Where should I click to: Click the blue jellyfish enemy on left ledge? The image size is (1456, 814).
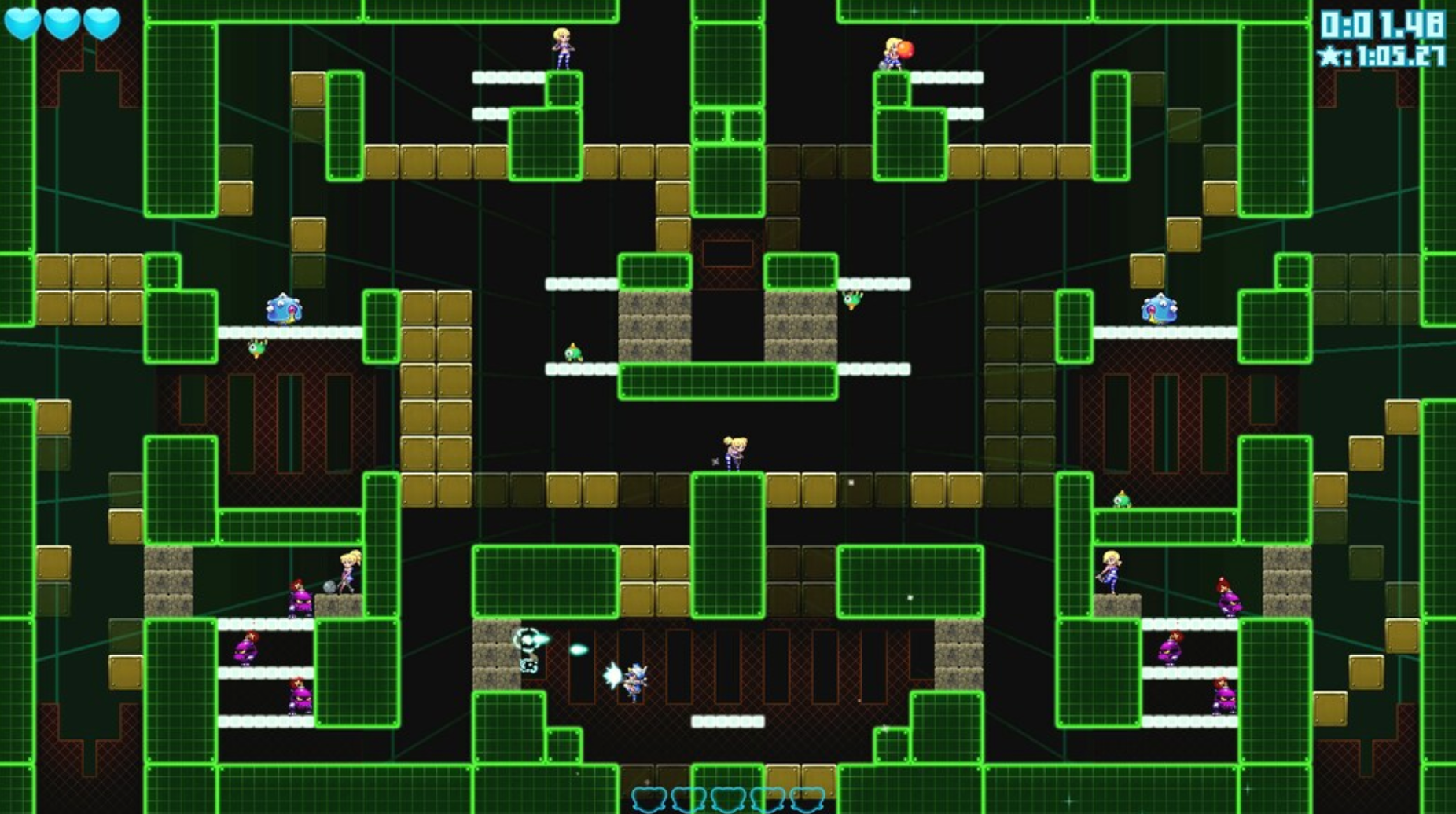coord(285,306)
